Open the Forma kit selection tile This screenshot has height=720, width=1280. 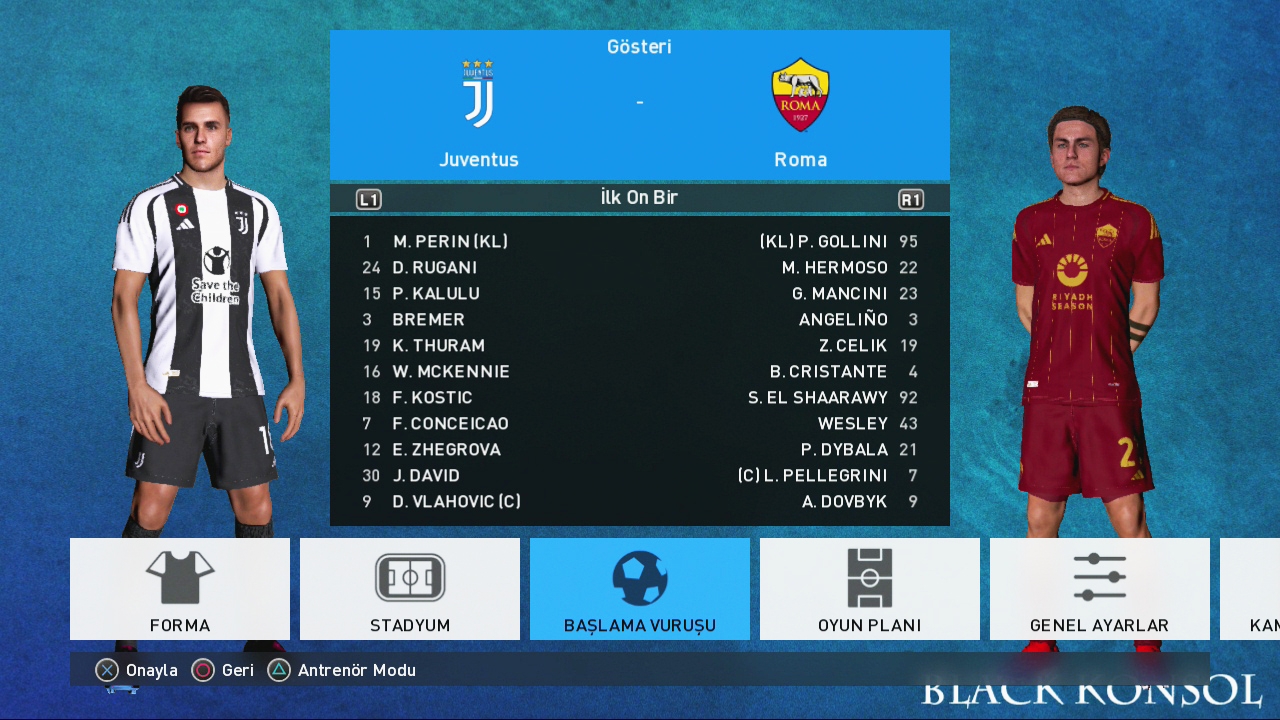click(x=180, y=589)
